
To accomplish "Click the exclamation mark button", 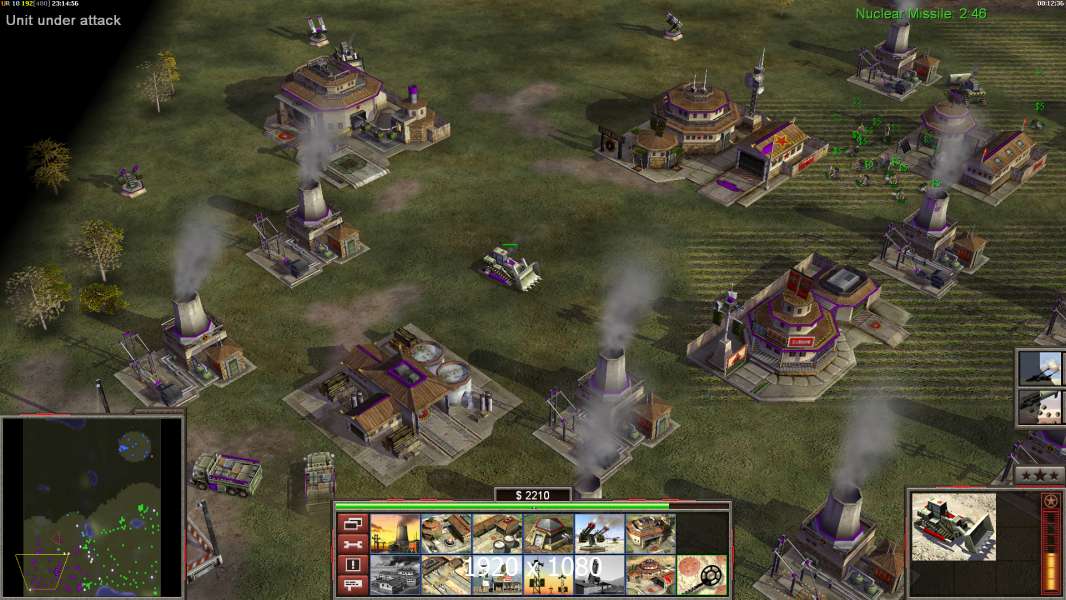I will tap(351, 565).
